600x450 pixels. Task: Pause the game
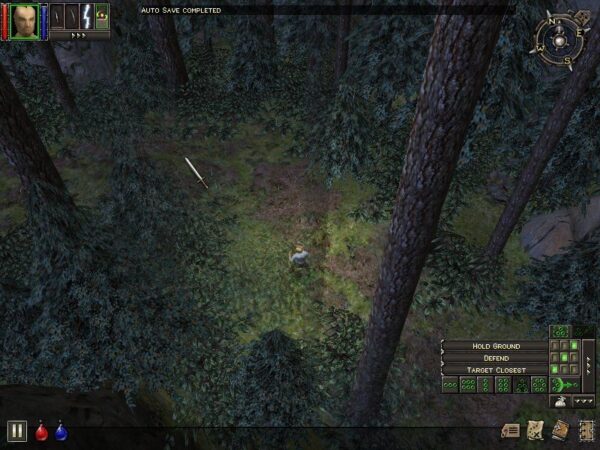coord(16,431)
